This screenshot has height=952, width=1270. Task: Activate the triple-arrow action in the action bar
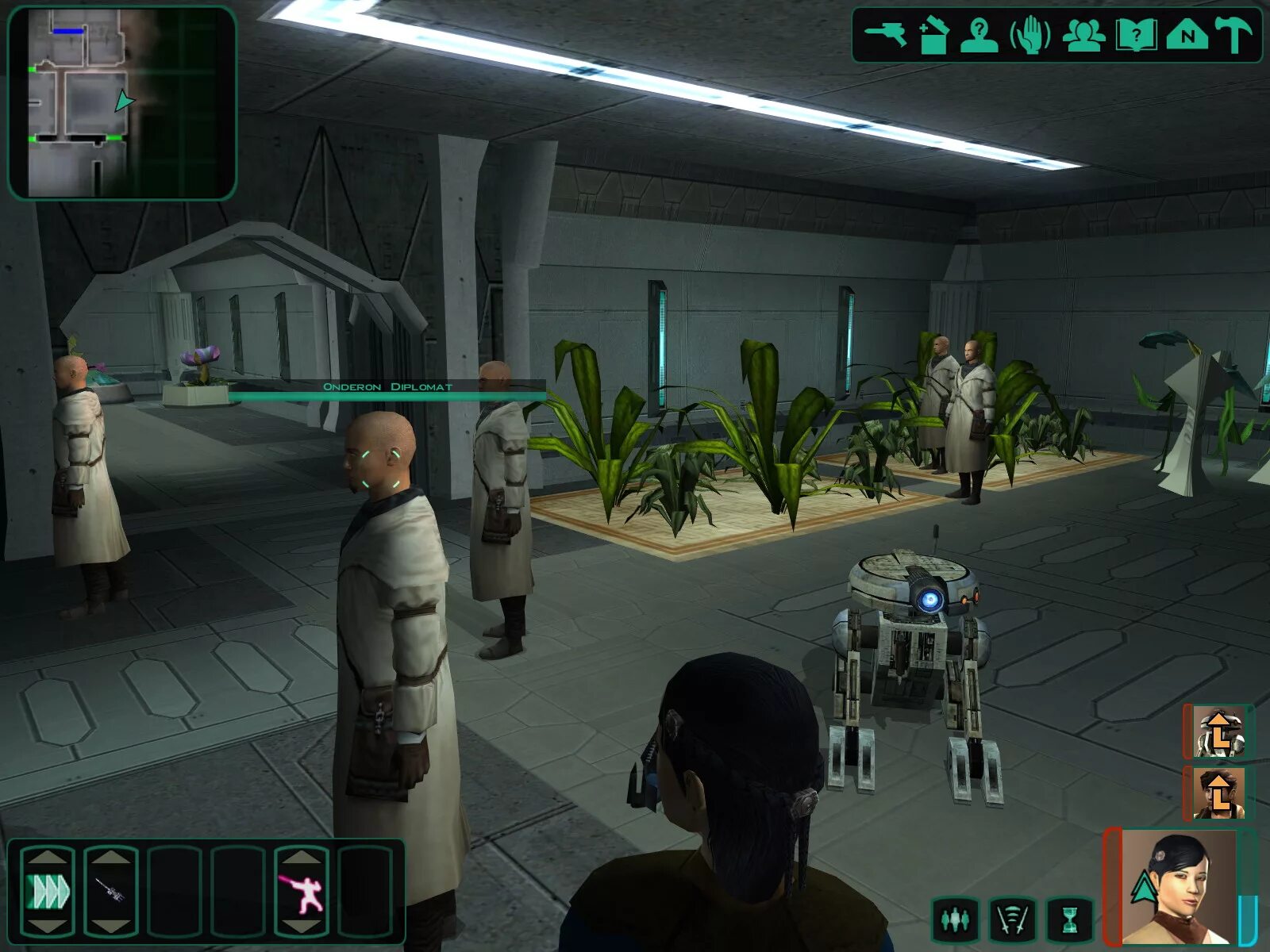tap(48, 892)
